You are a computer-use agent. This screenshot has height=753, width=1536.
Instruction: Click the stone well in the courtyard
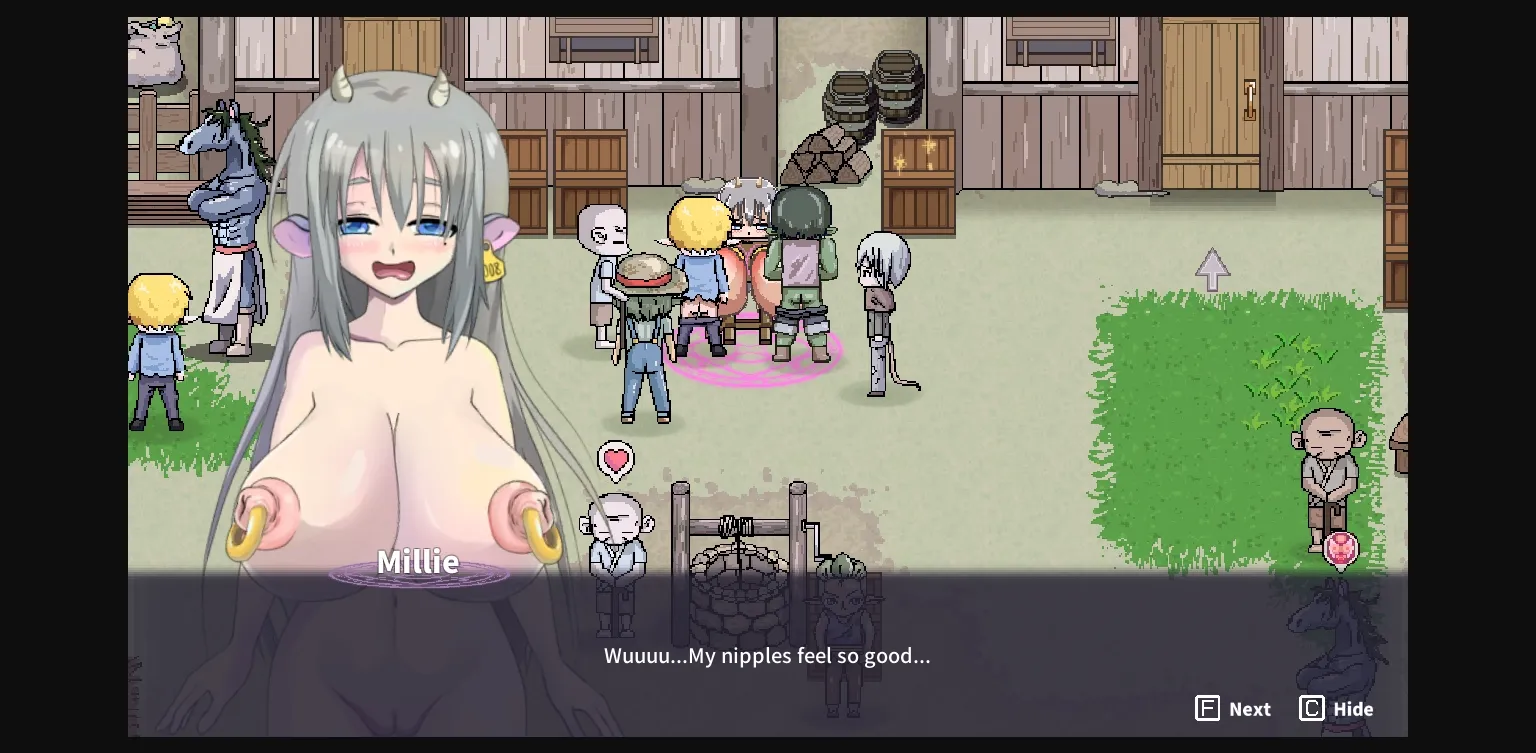(740, 580)
